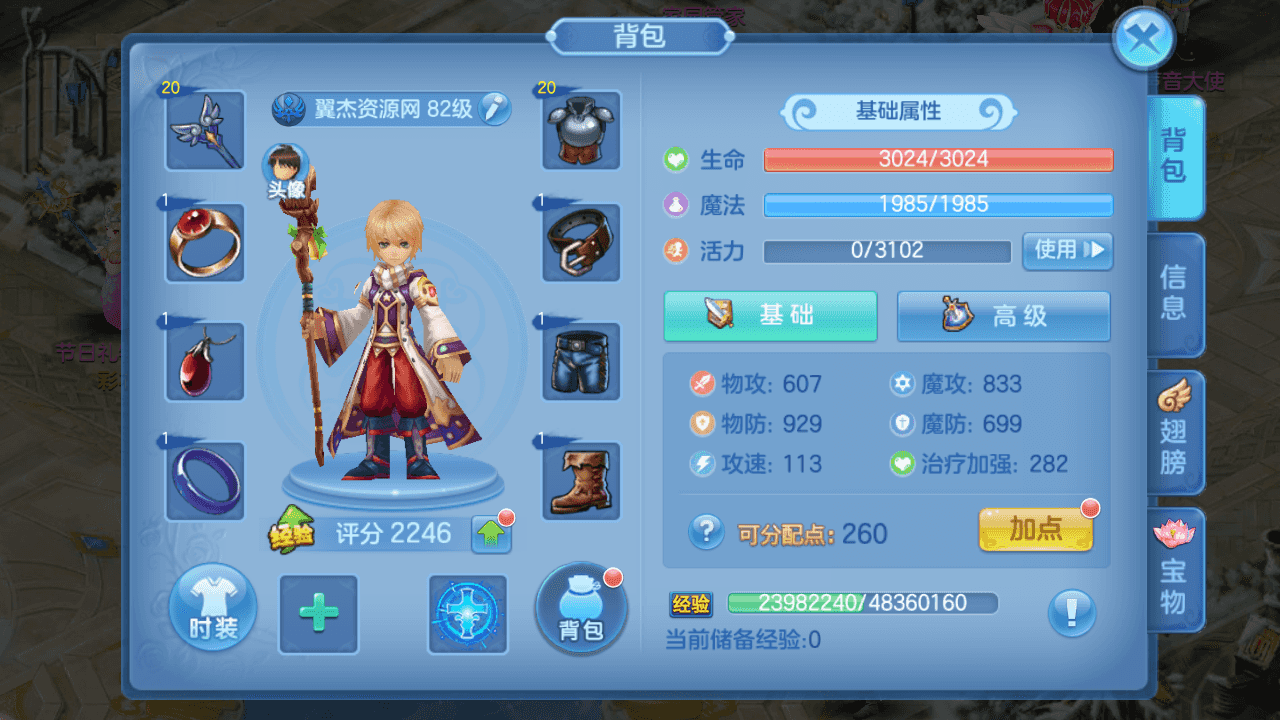Open the boots equipment slot

pos(581,483)
